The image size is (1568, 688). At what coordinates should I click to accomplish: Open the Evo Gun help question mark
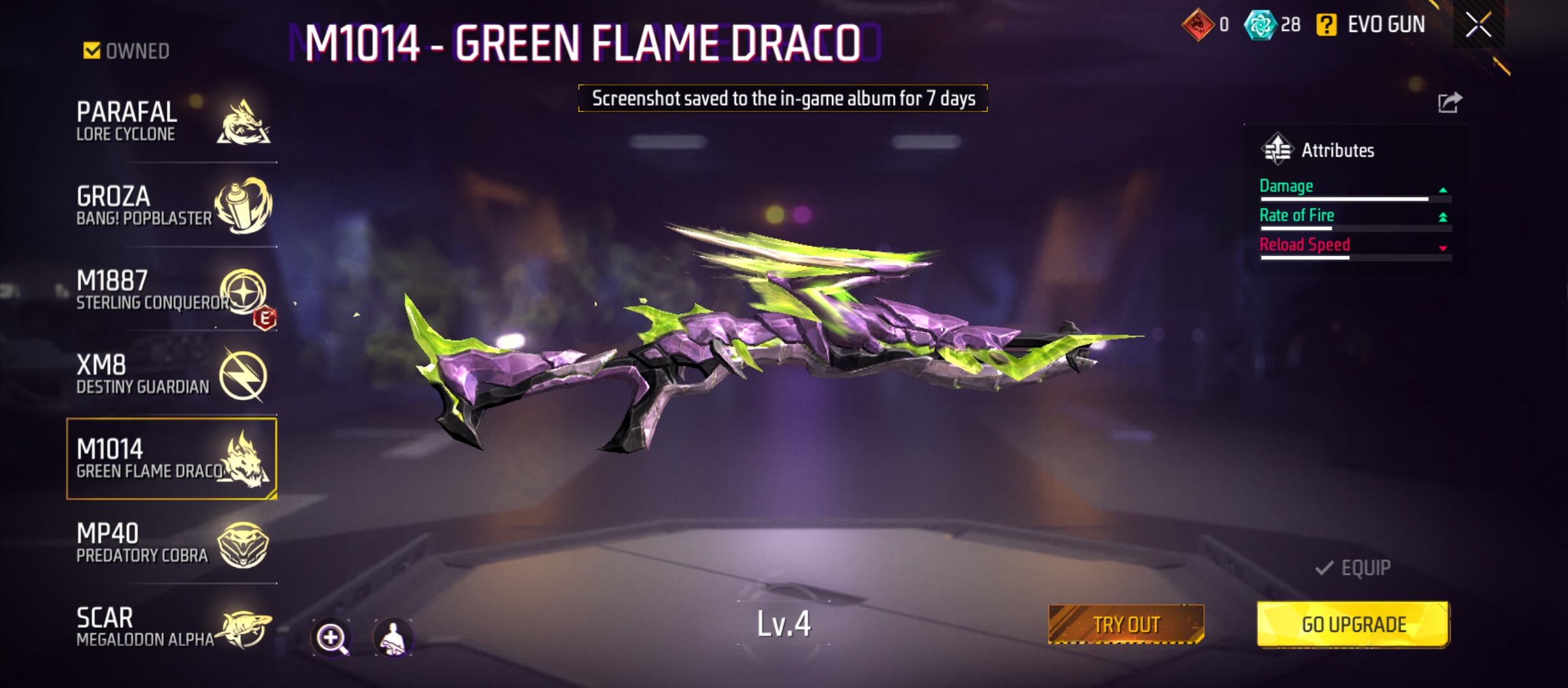pyautogui.click(x=1326, y=25)
